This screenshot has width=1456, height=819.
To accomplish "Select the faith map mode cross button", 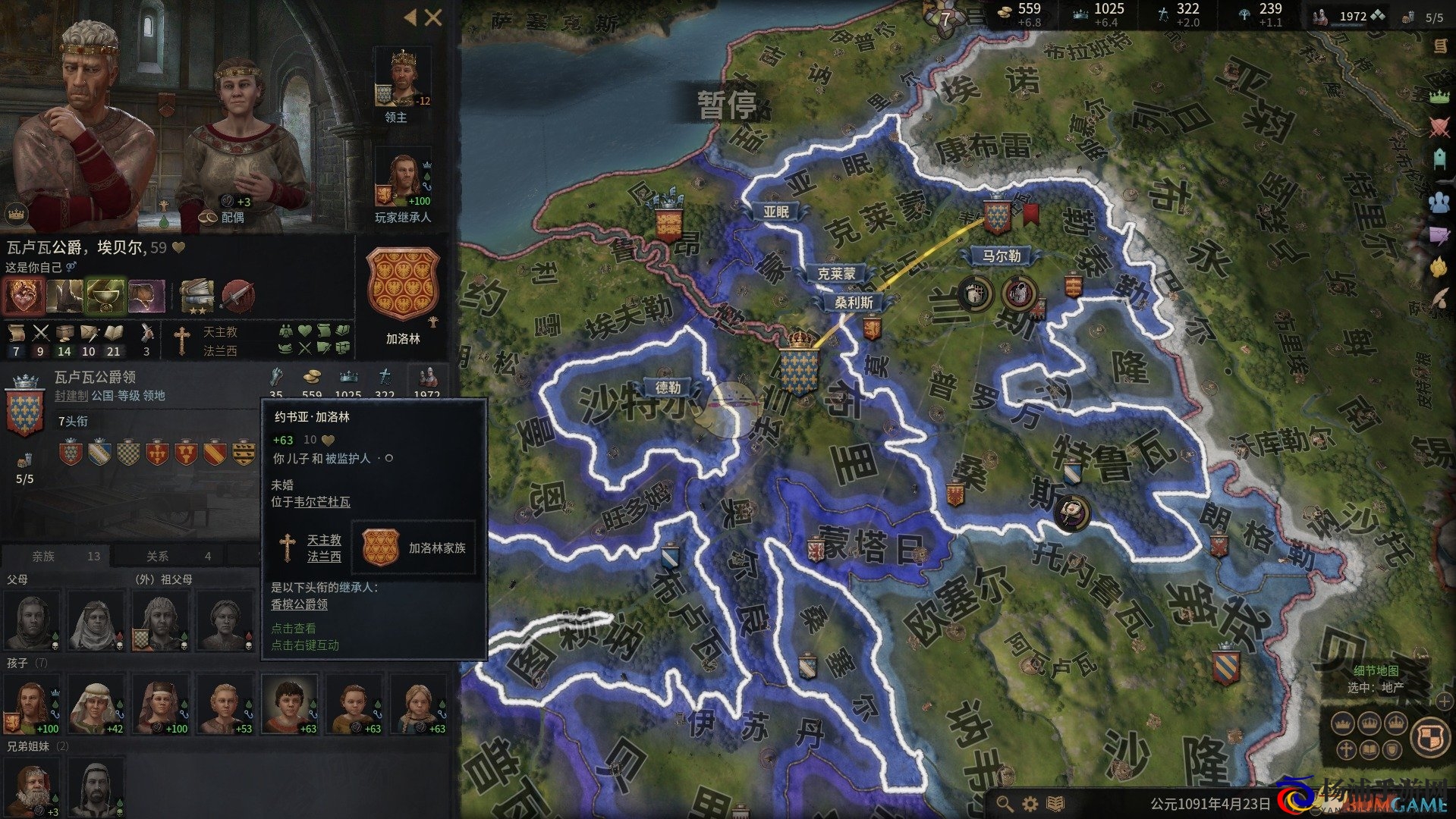I will click(x=1346, y=750).
